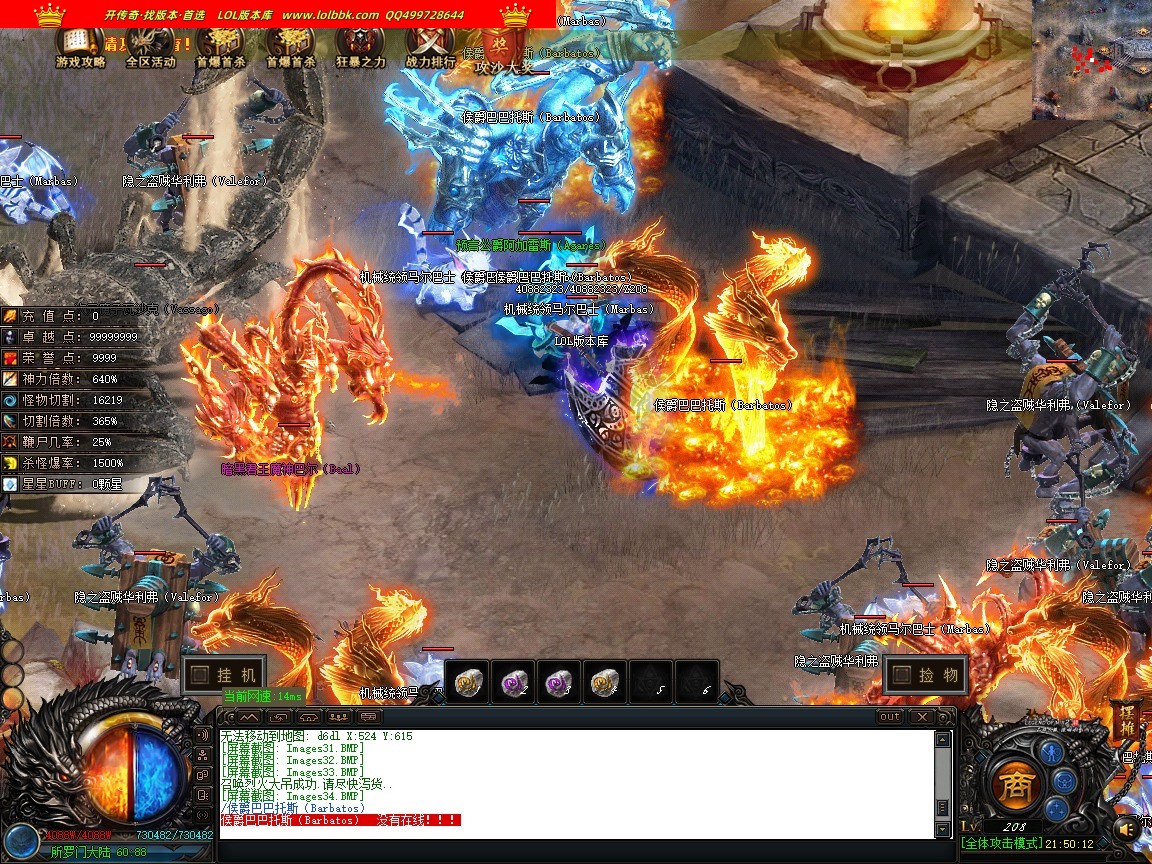Close the chat panel with X
The height and width of the screenshot is (864, 1152).
[921, 717]
